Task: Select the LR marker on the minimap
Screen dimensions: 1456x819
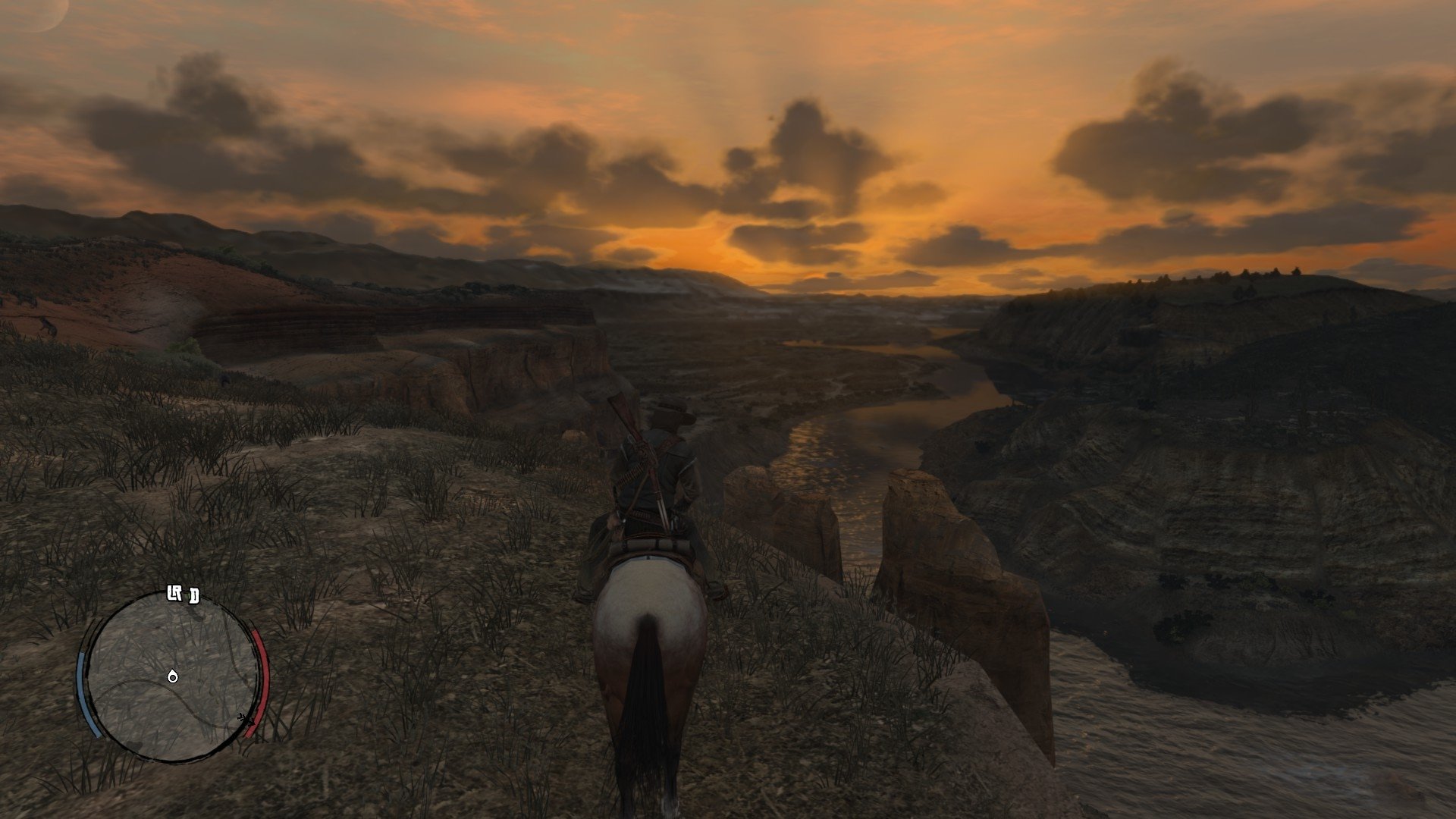Action: (x=175, y=595)
